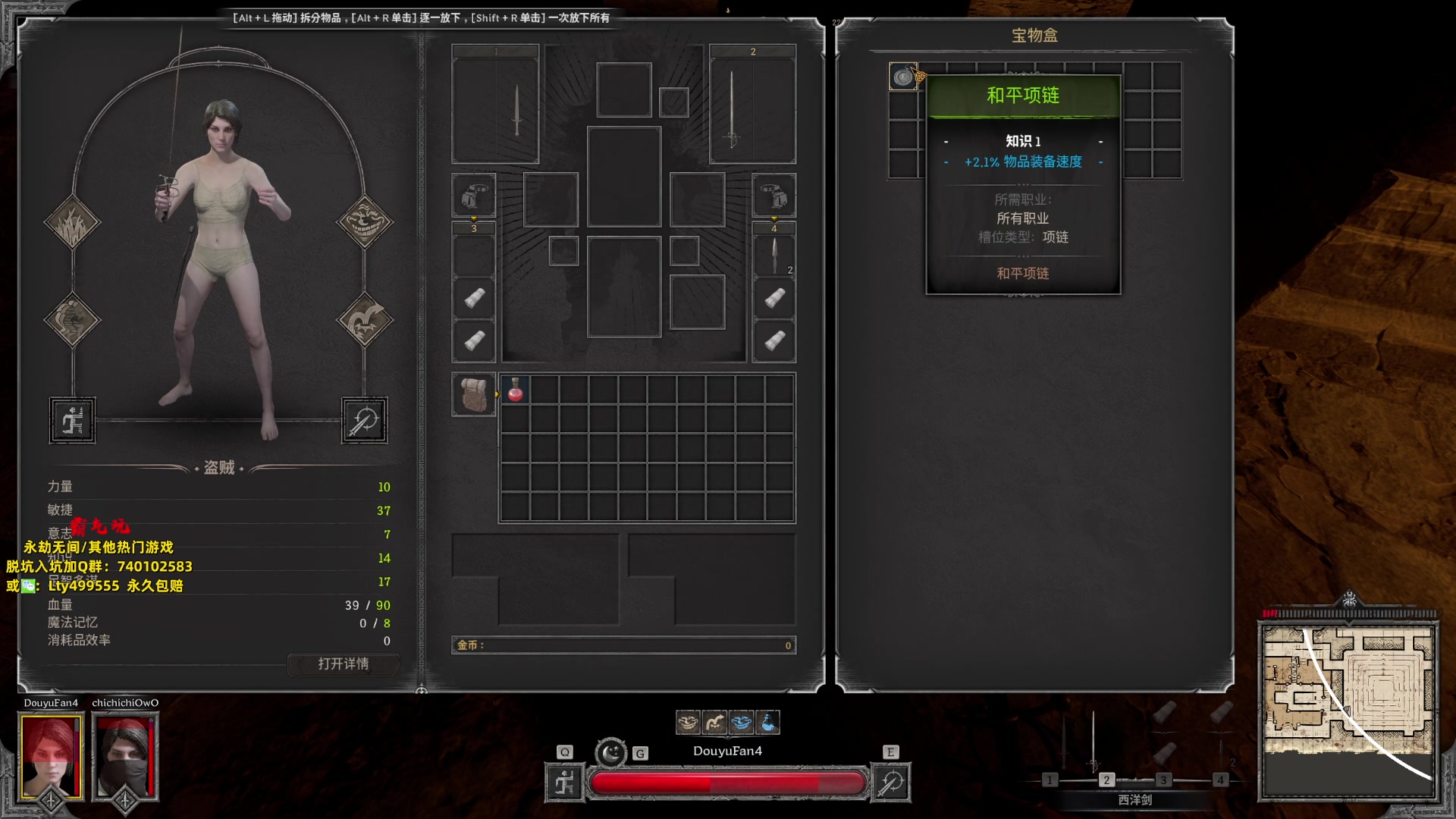Click DouyuFan4's red-haired party portrait
This screenshot has width=1456, height=819.
51,756
